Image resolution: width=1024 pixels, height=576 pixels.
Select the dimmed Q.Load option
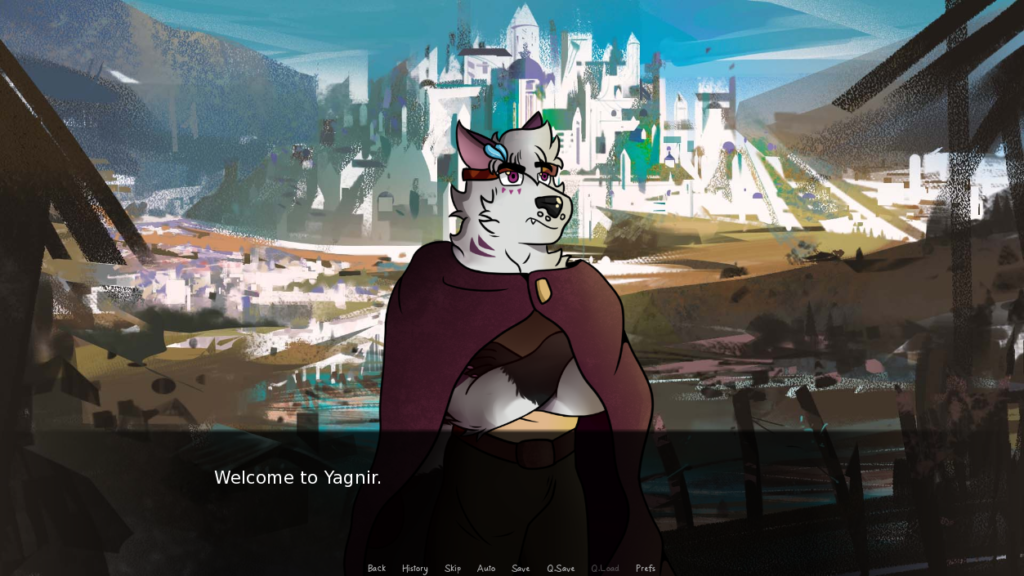coord(605,568)
